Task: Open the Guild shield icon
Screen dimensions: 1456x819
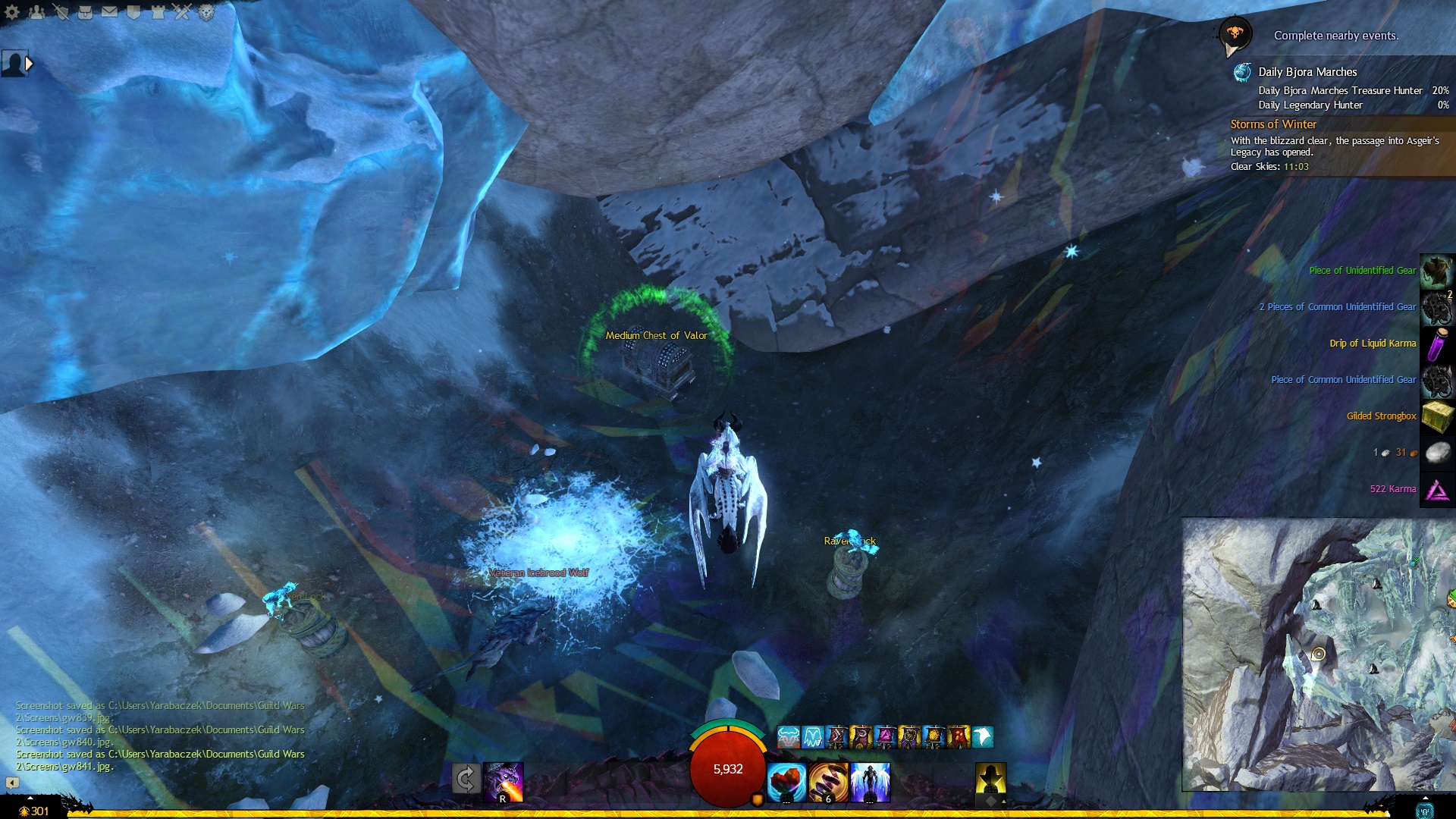Action: click(x=133, y=12)
